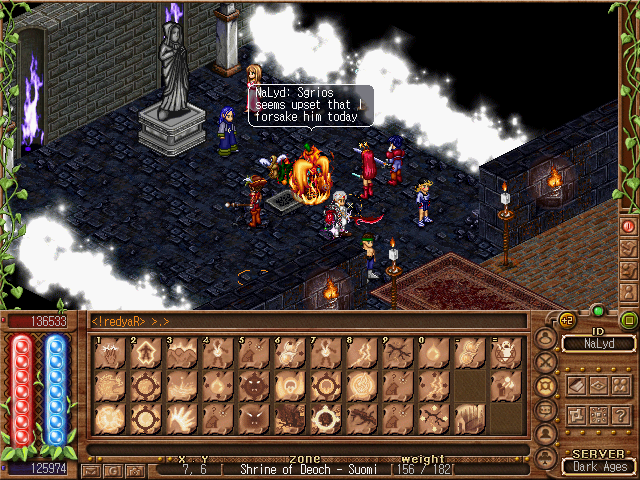Open the mail envelope button
Viewport: 640px width, 480px height.
(x=92, y=469)
